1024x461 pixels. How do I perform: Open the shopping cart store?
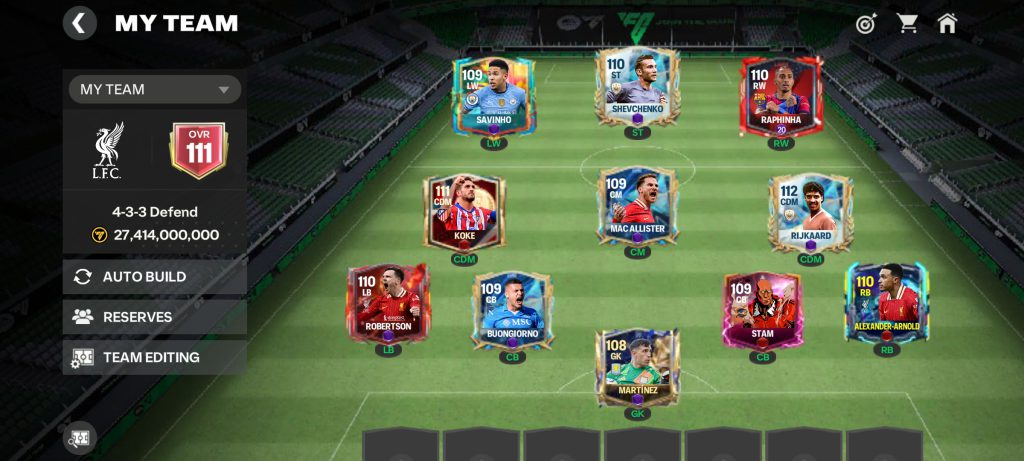[x=907, y=23]
